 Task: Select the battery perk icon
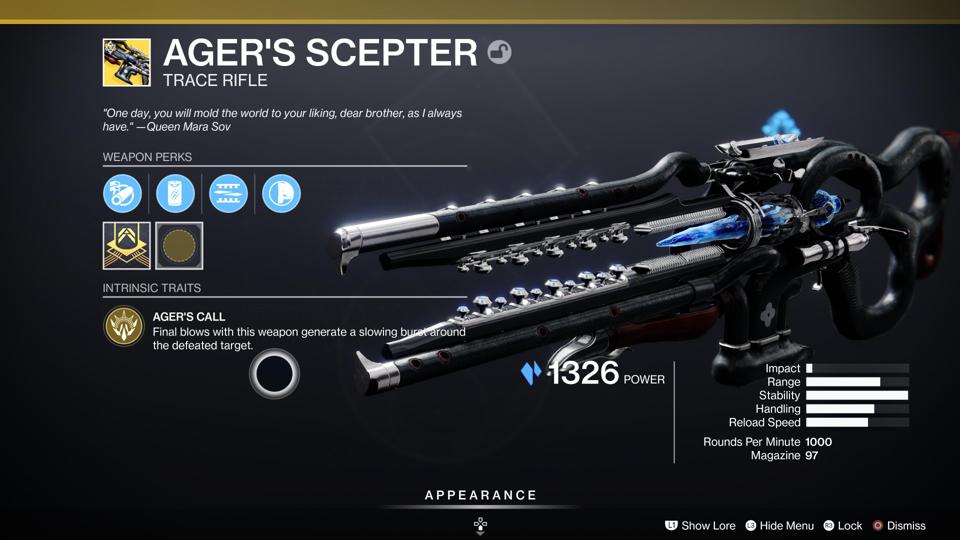pyautogui.click(x=175, y=193)
